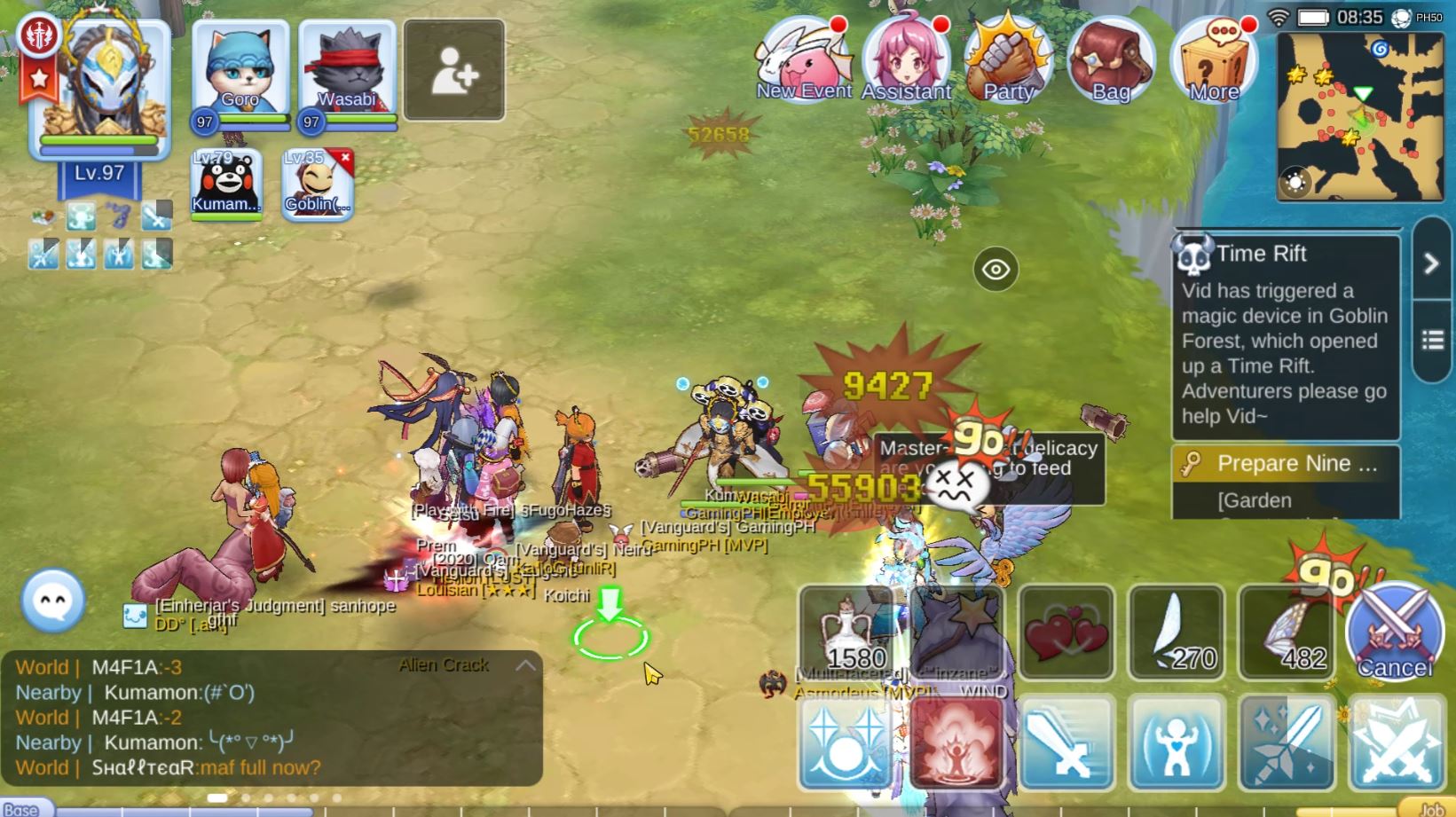Viewport: 1456px width, 817px height.
Task: Collapse the chat log via the caret
Action: (525, 664)
